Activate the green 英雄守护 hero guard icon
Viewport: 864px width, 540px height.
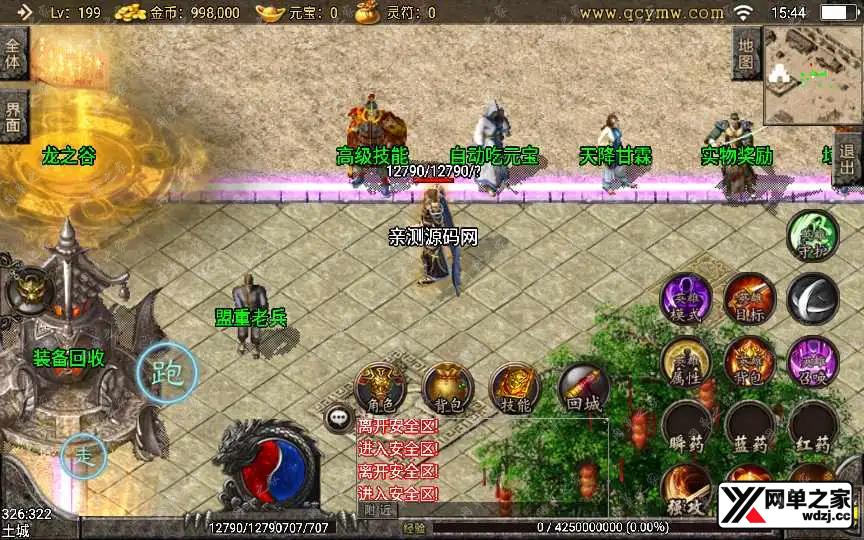click(x=812, y=236)
